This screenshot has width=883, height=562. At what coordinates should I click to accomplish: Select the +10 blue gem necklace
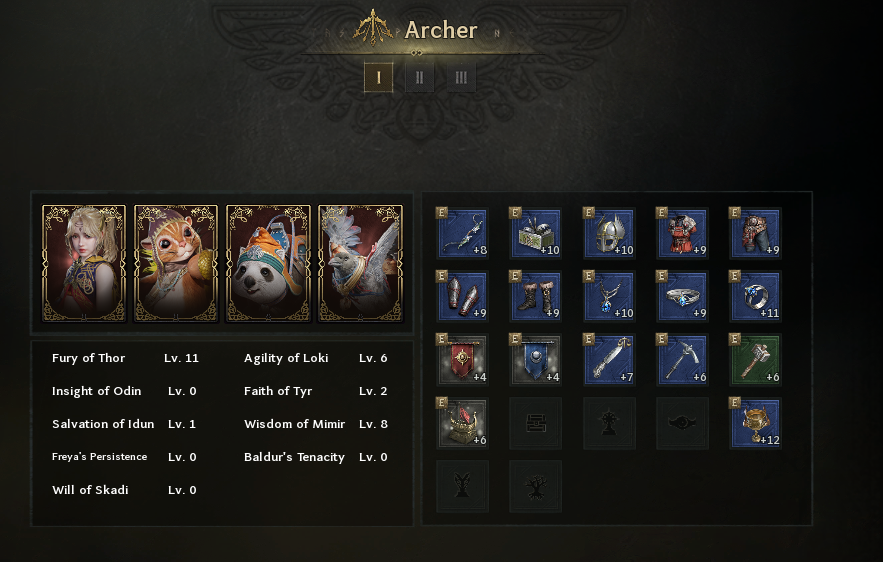[x=609, y=296]
